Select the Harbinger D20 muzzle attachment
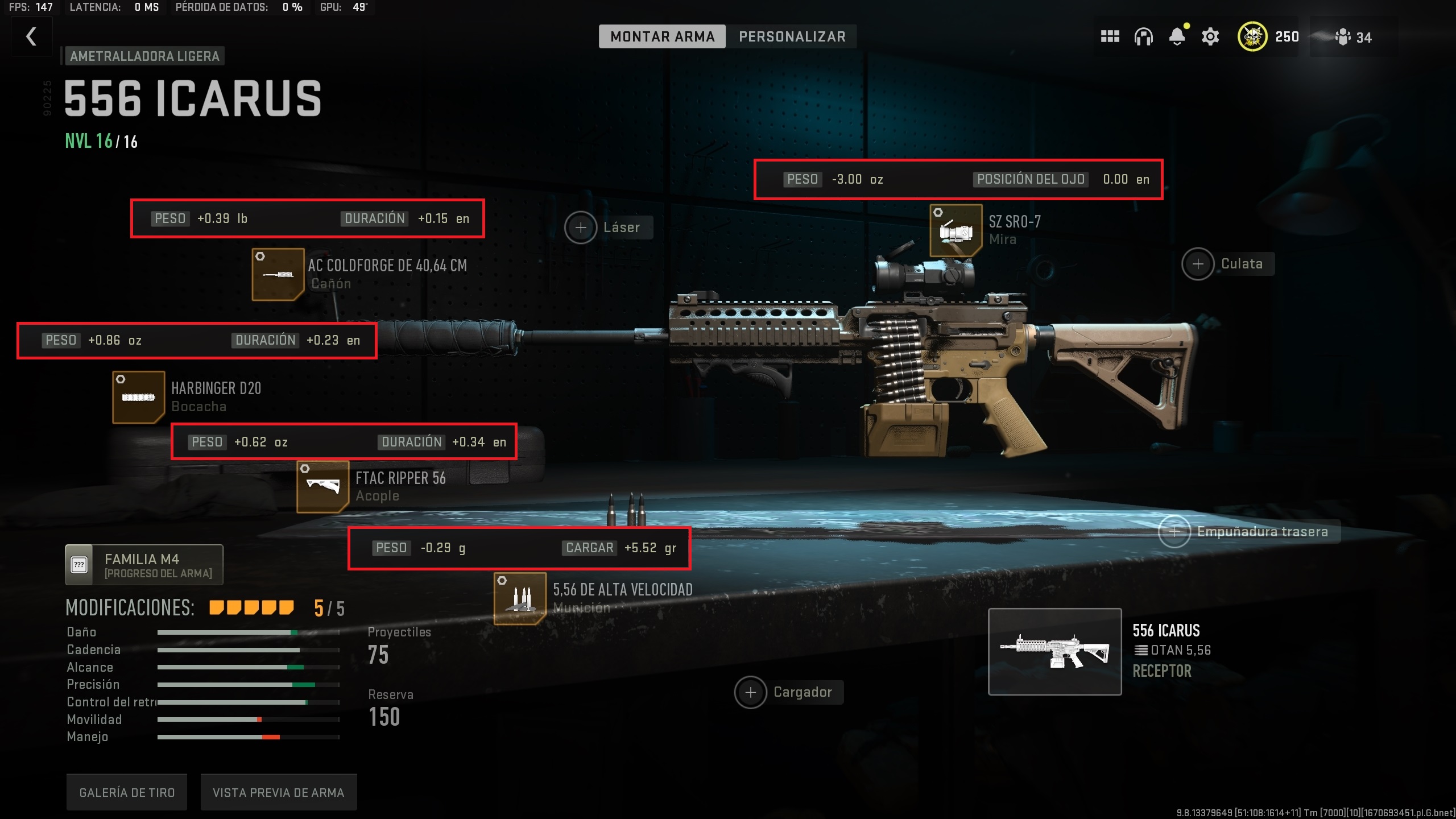Image resolution: width=1456 pixels, height=819 pixels. point(138,396)
